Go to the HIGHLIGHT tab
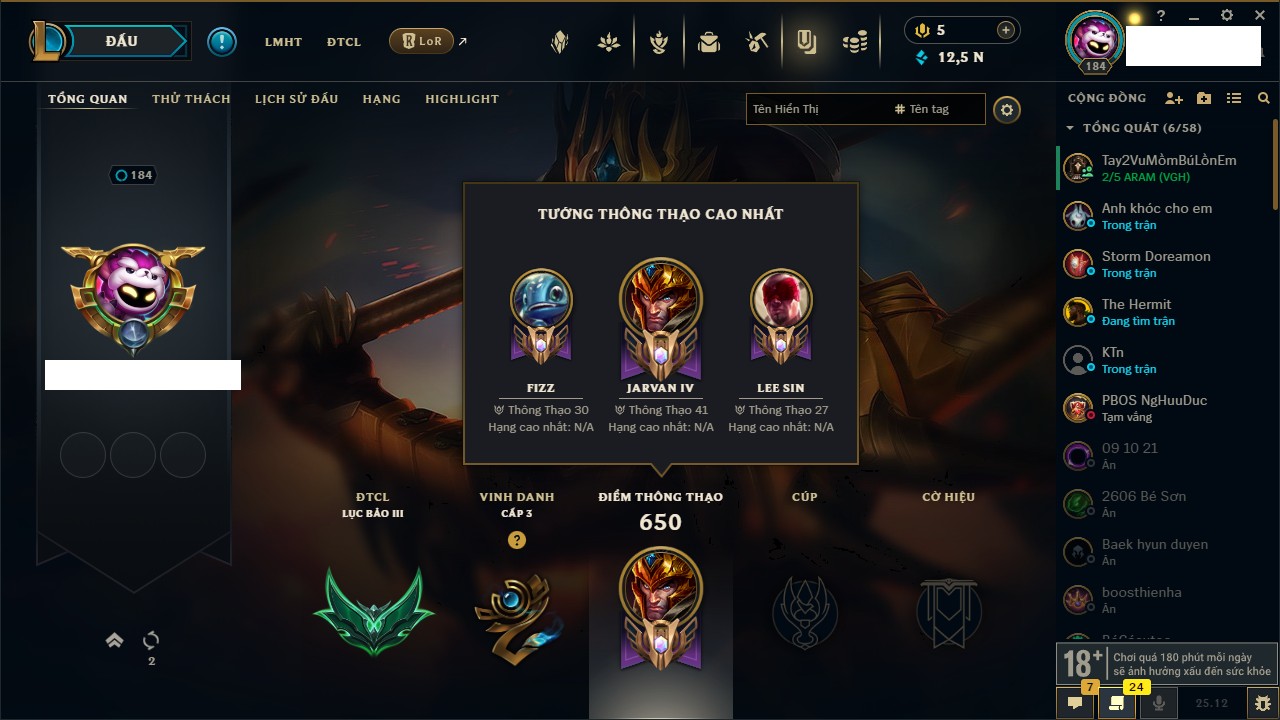1280x720 pixels. (x=461, y=99)
